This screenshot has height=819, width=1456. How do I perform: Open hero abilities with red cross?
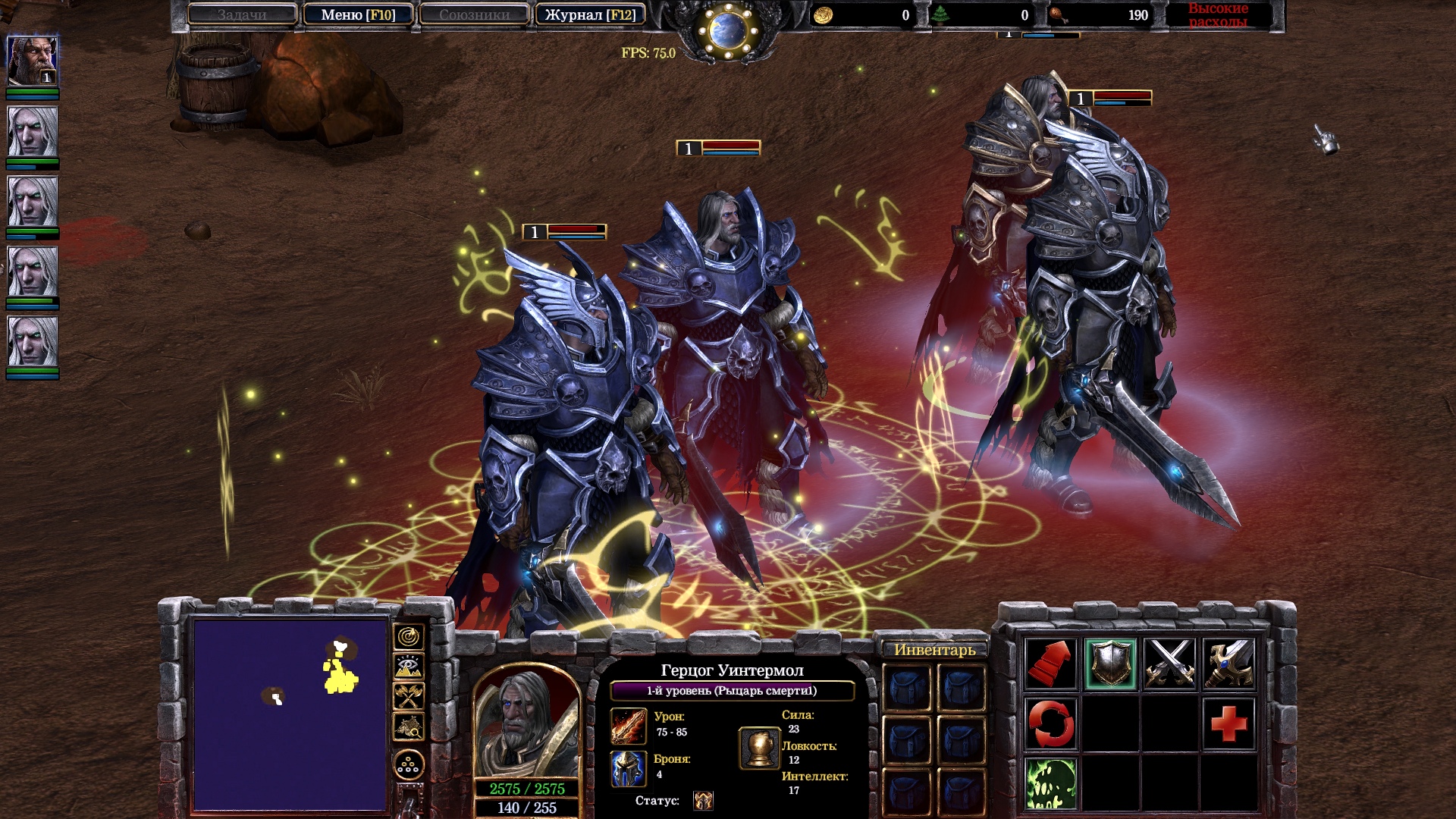tap(1228, 723)
